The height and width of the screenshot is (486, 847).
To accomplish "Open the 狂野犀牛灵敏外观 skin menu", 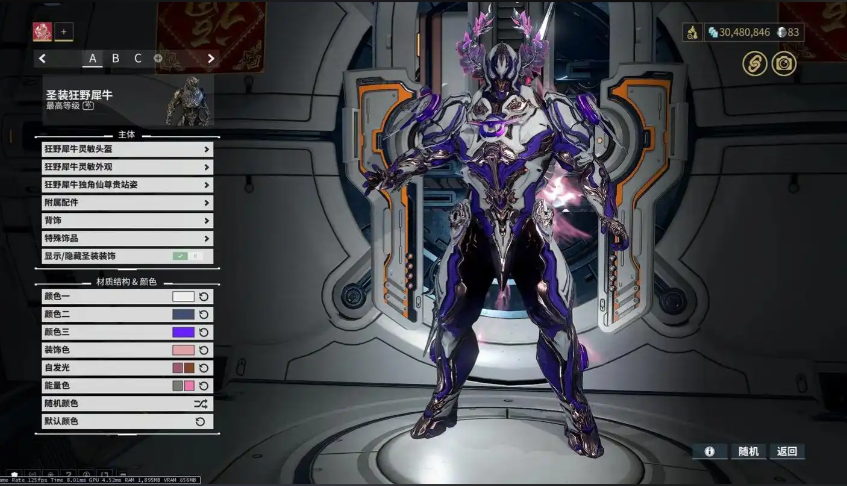I will tap(127, 167).
